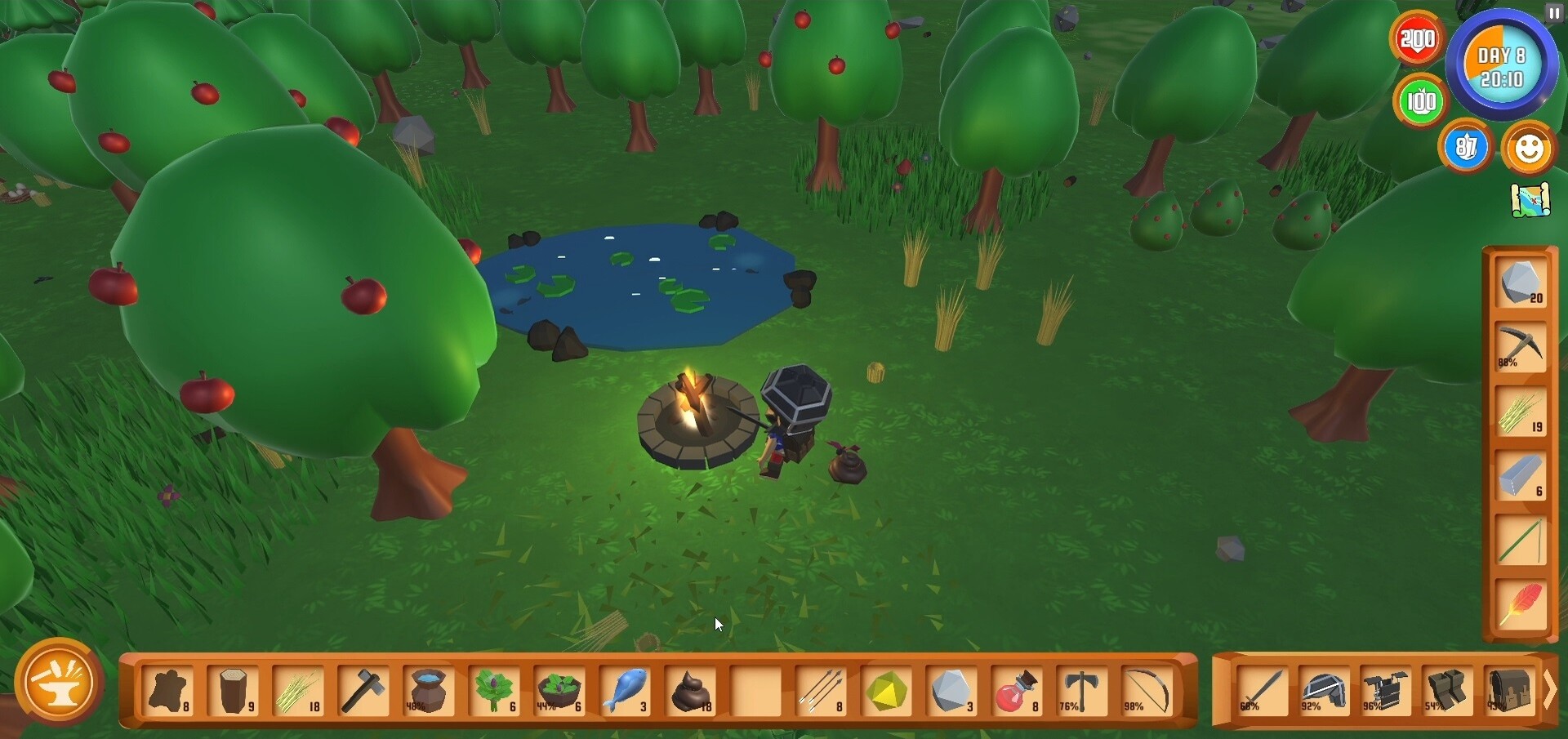1568x739 pixels.
Task: Select the animal hide slot
Action: click(169, 691)
